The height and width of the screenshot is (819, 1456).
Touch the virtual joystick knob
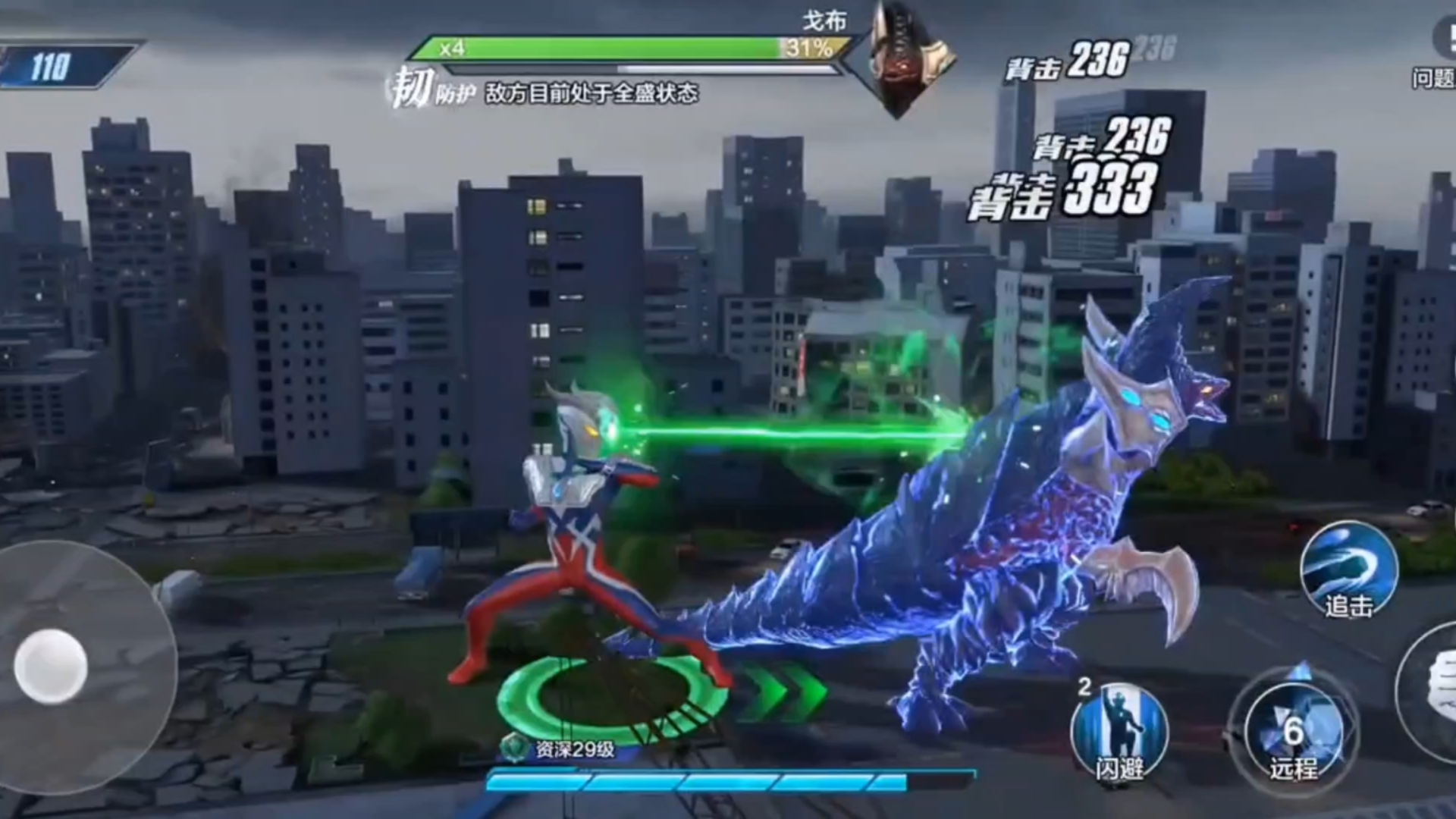(51, 667)
